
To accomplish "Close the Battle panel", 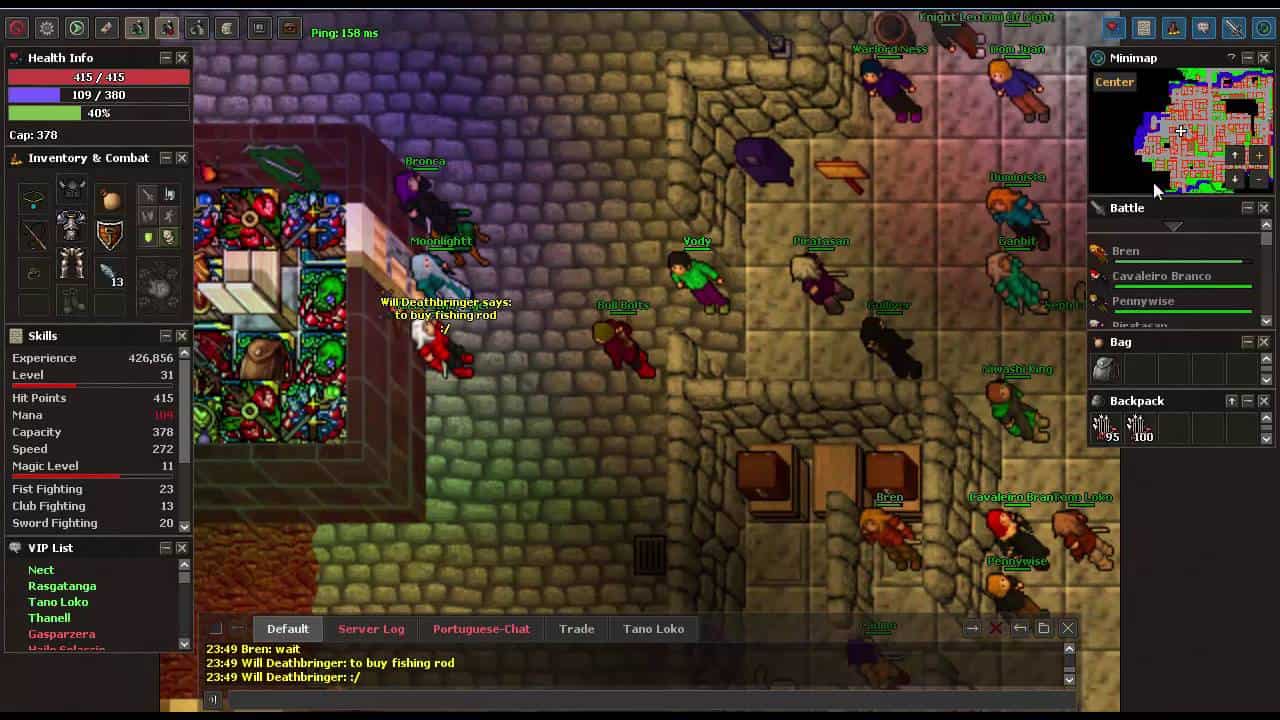I will click(1264, 208).
